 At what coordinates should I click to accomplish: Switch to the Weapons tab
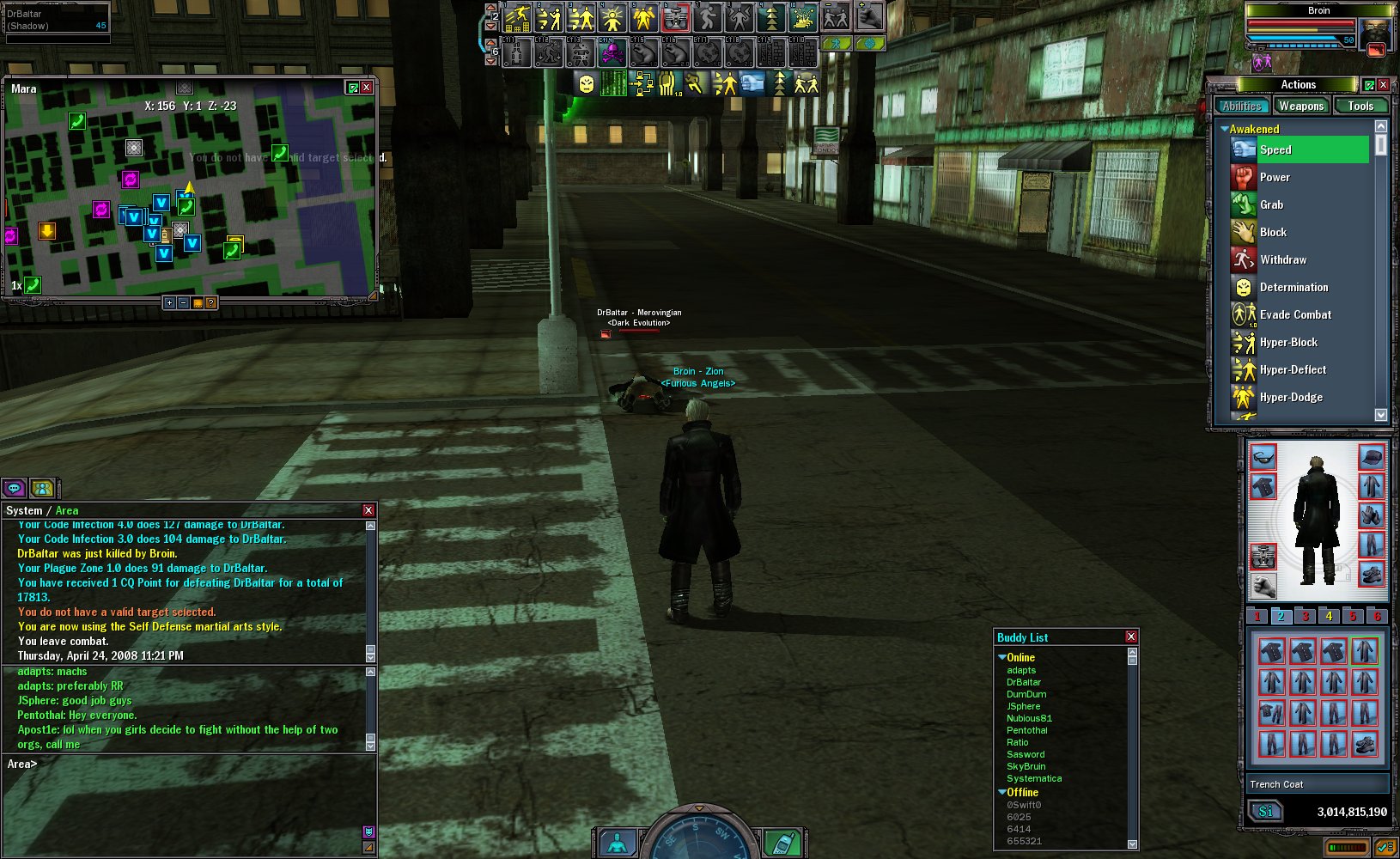click(x=1300, y=107)
